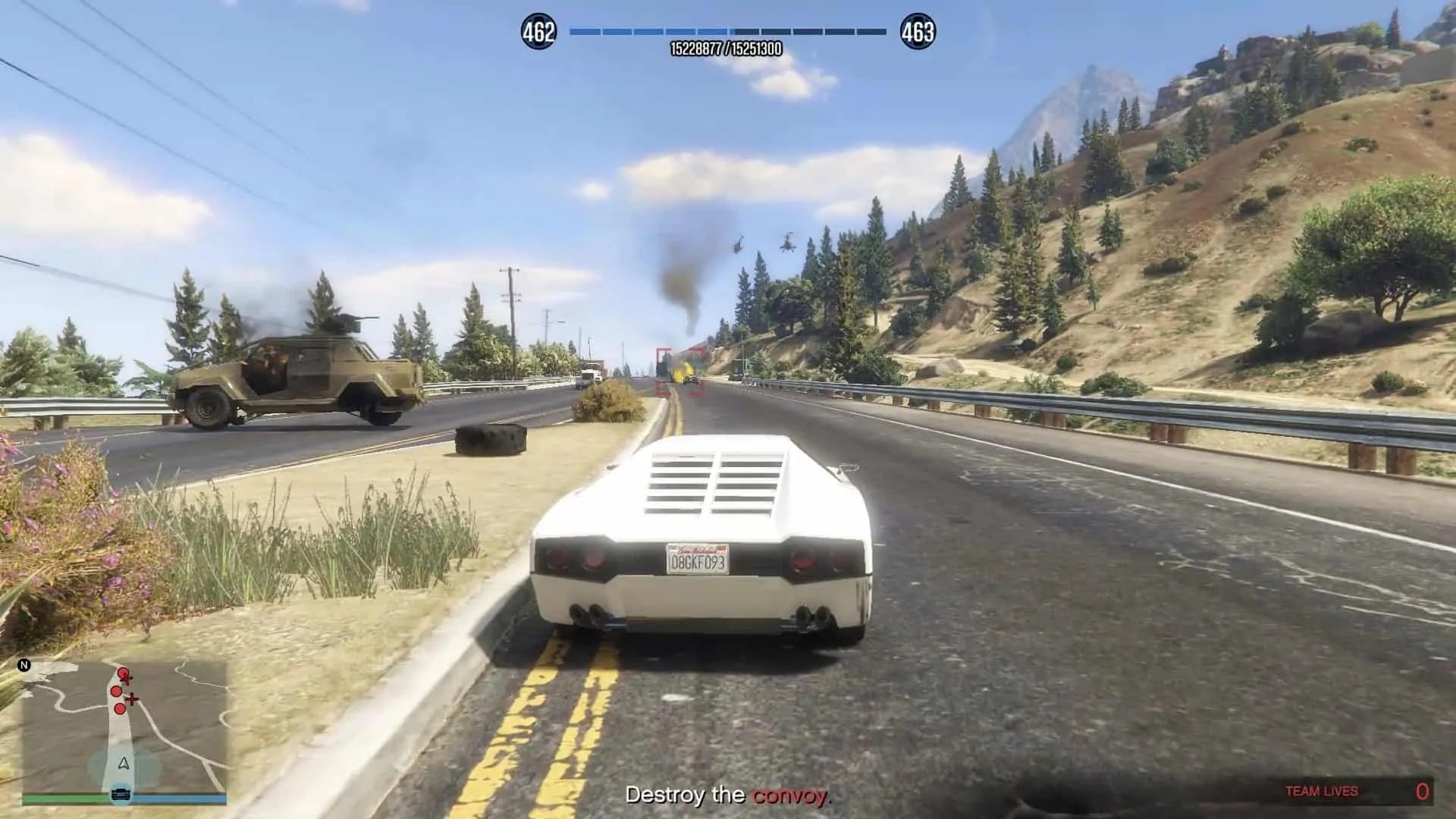Click the north indicator above the minimap
This screenshot has height=819, width=1456.
[x=24, y=664]
